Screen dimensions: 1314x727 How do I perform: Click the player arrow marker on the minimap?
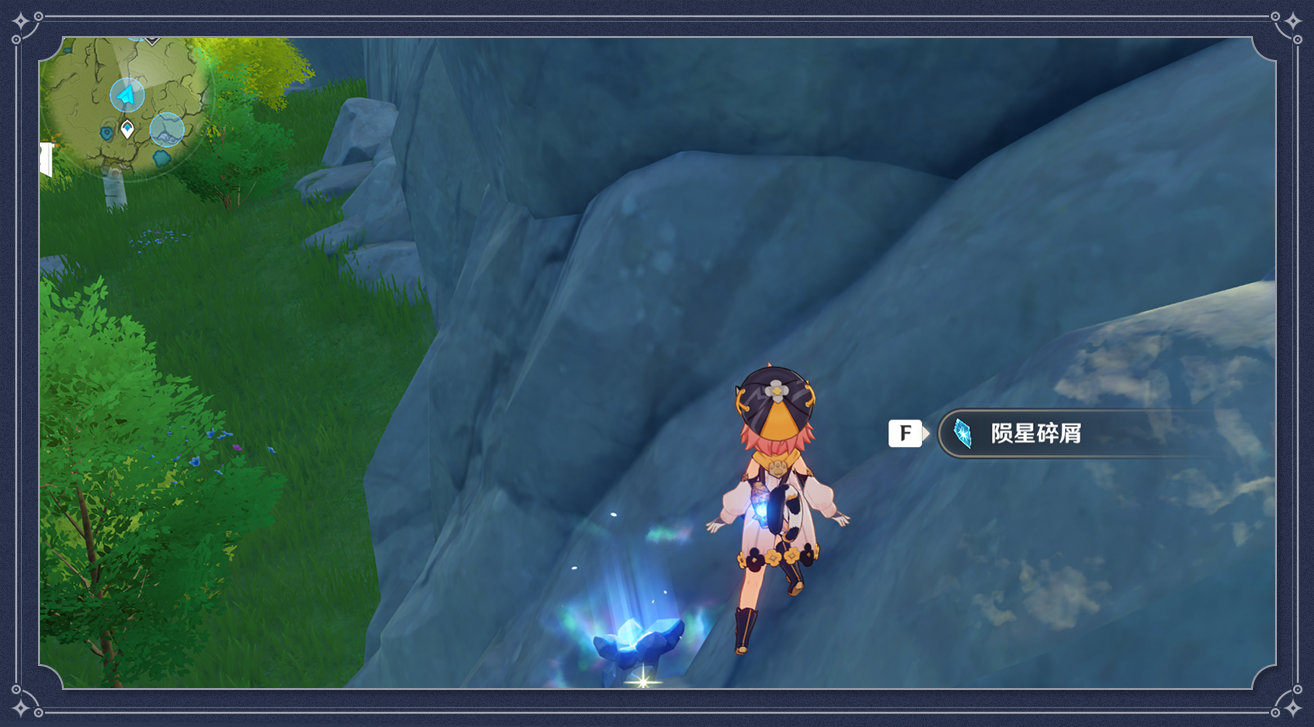pos(125,94)
